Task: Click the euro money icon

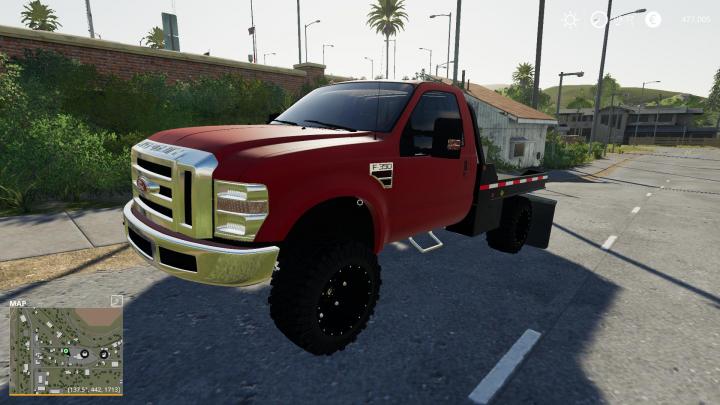Action: click(x=652, y=19)
